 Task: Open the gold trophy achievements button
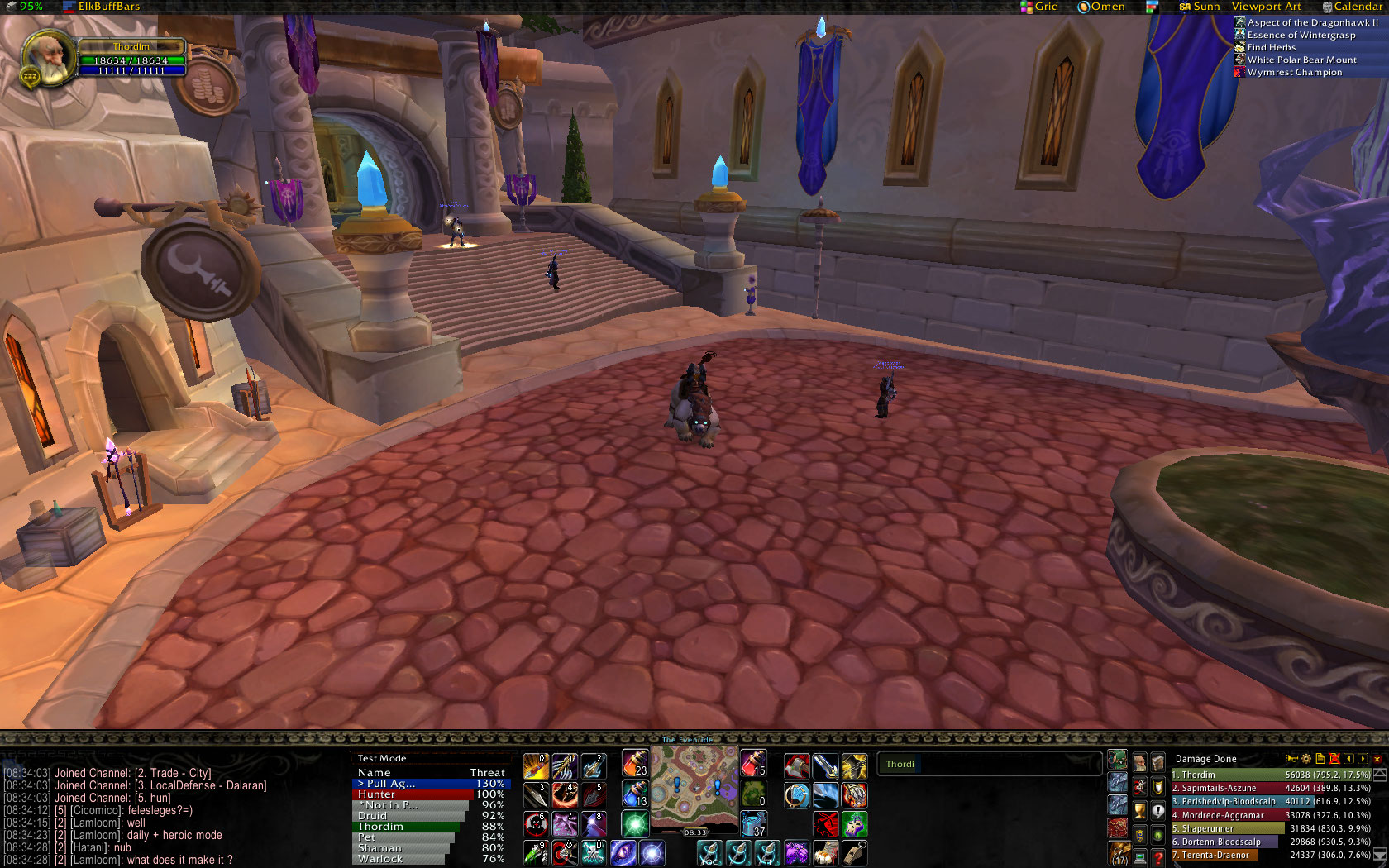(1139, 810)
